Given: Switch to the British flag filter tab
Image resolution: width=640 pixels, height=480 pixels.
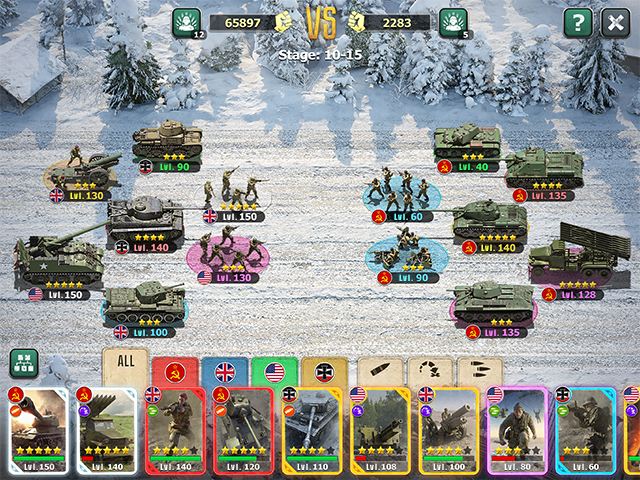Looking at the screenshot, I should click(225, 372).
